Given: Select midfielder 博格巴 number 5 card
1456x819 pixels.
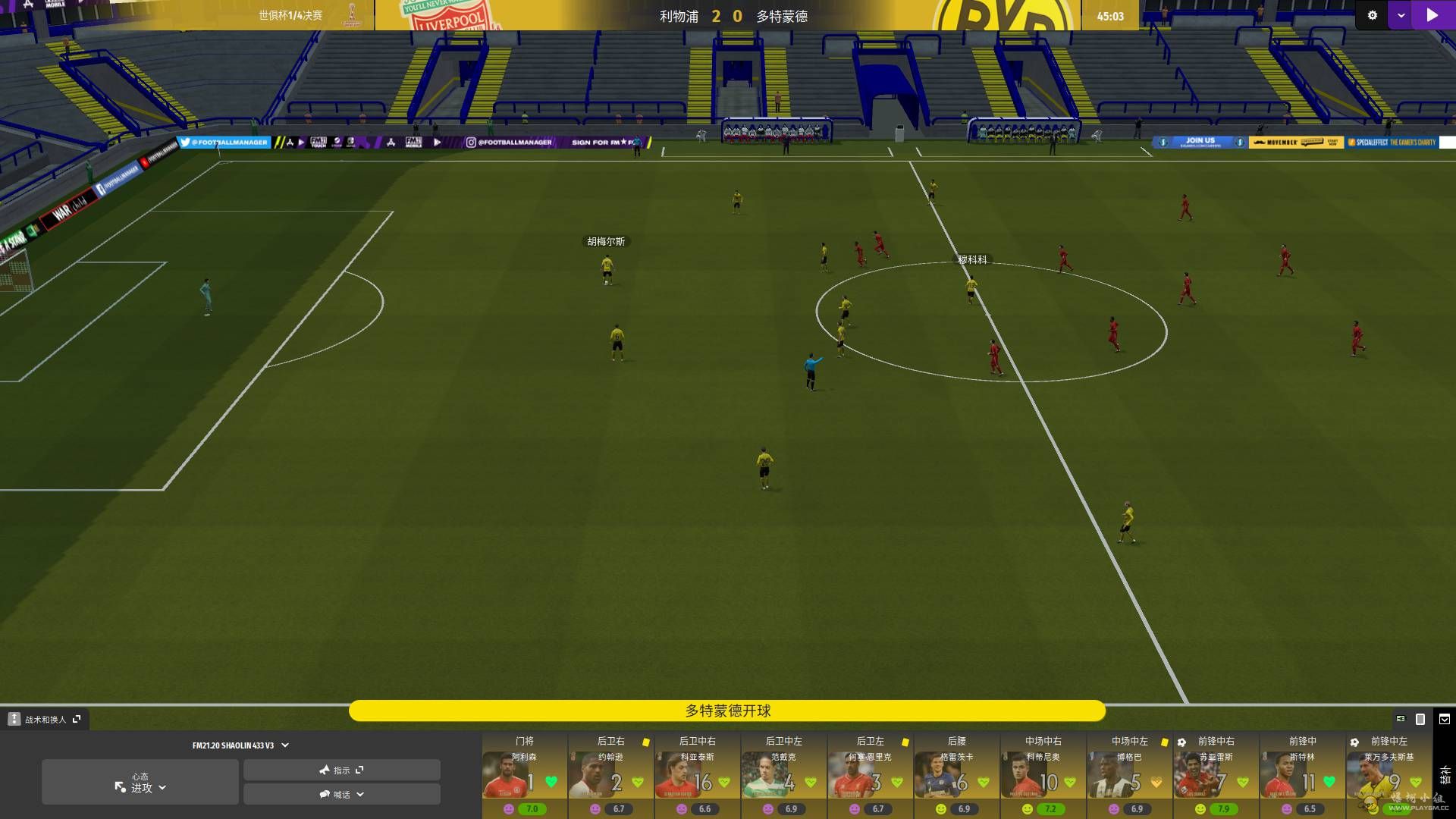Looking at the screenshot, I should 1129,775.
